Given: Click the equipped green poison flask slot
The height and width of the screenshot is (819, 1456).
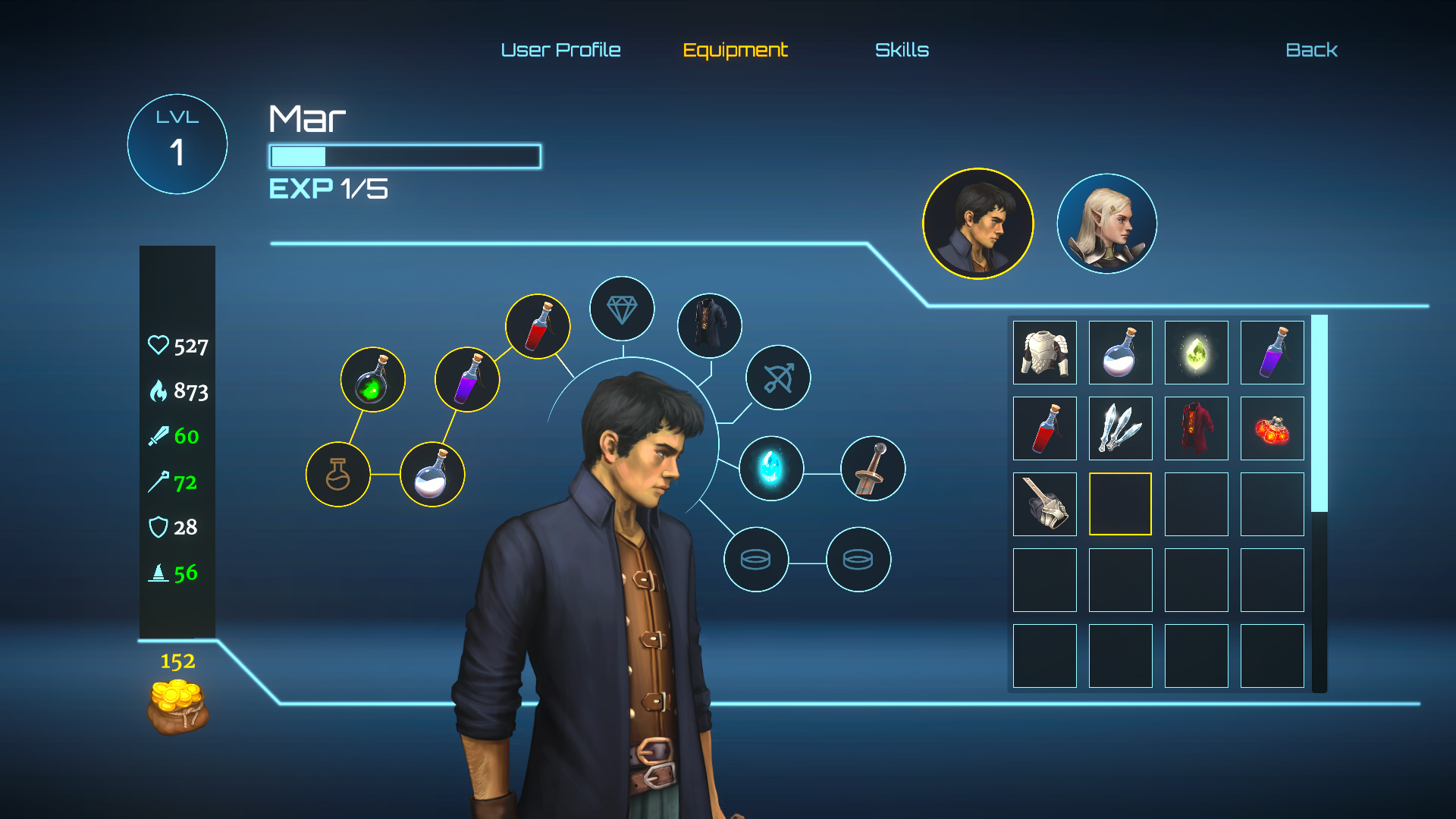Looking at the screenshot, I should click(372, 379).
